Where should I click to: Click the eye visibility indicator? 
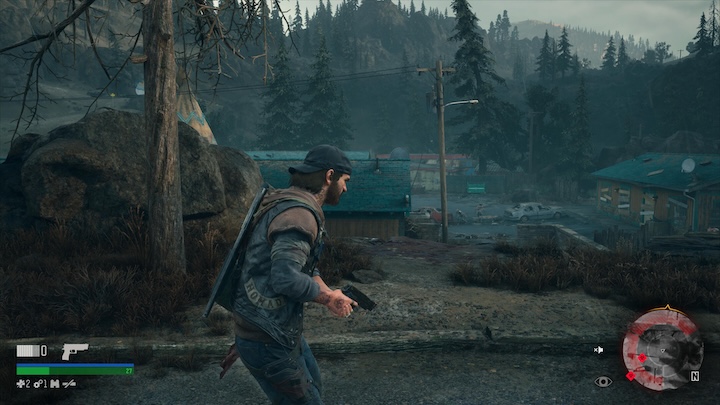click(602, 381)
